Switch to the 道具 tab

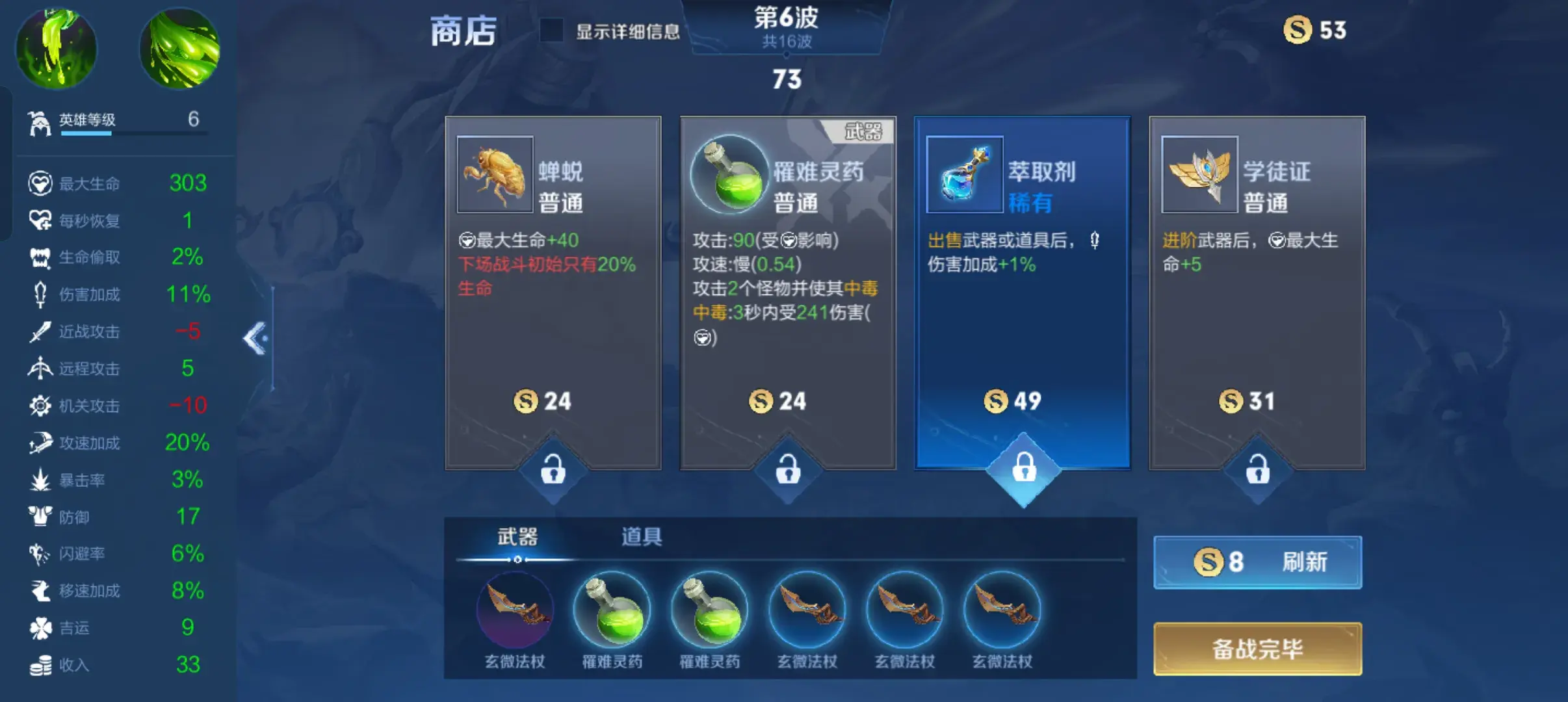pyautogui.click(x=641, y=537)
